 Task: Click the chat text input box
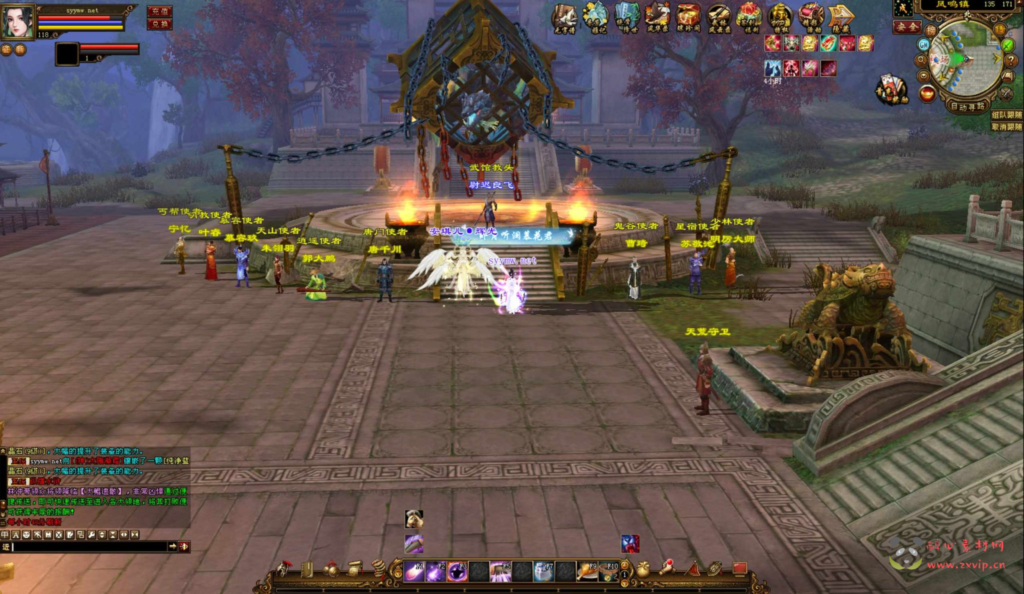[88, 546]
